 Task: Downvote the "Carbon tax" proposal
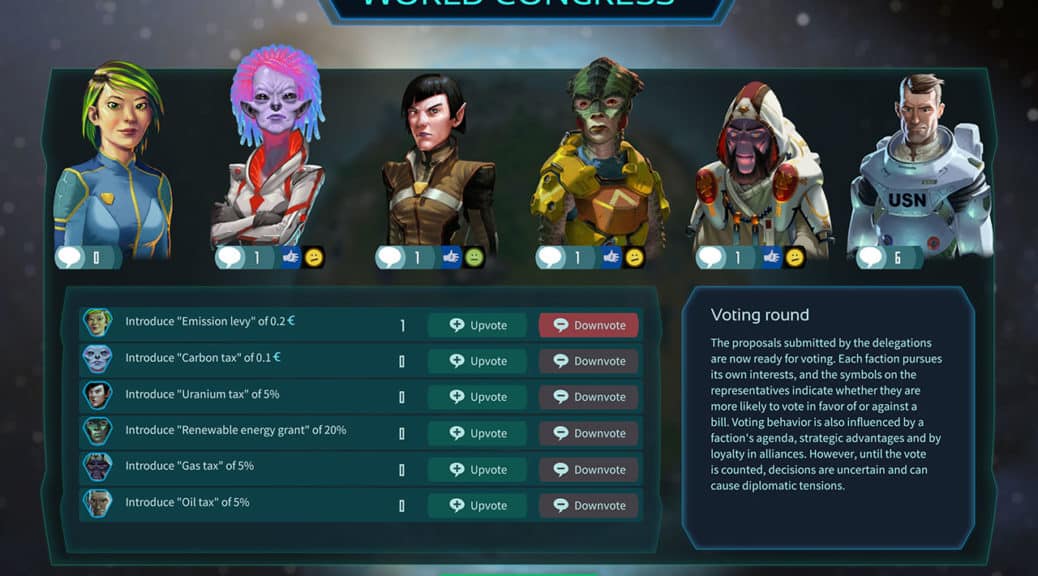point(588,361)
